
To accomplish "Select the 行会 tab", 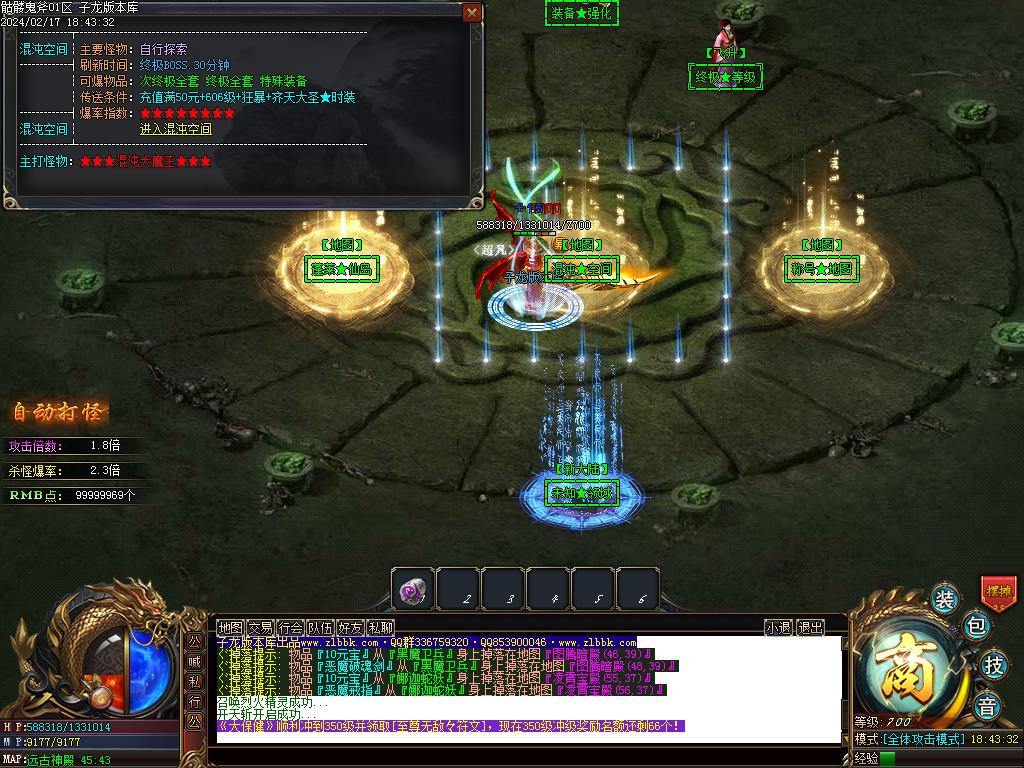I will [x=291, y=628].
